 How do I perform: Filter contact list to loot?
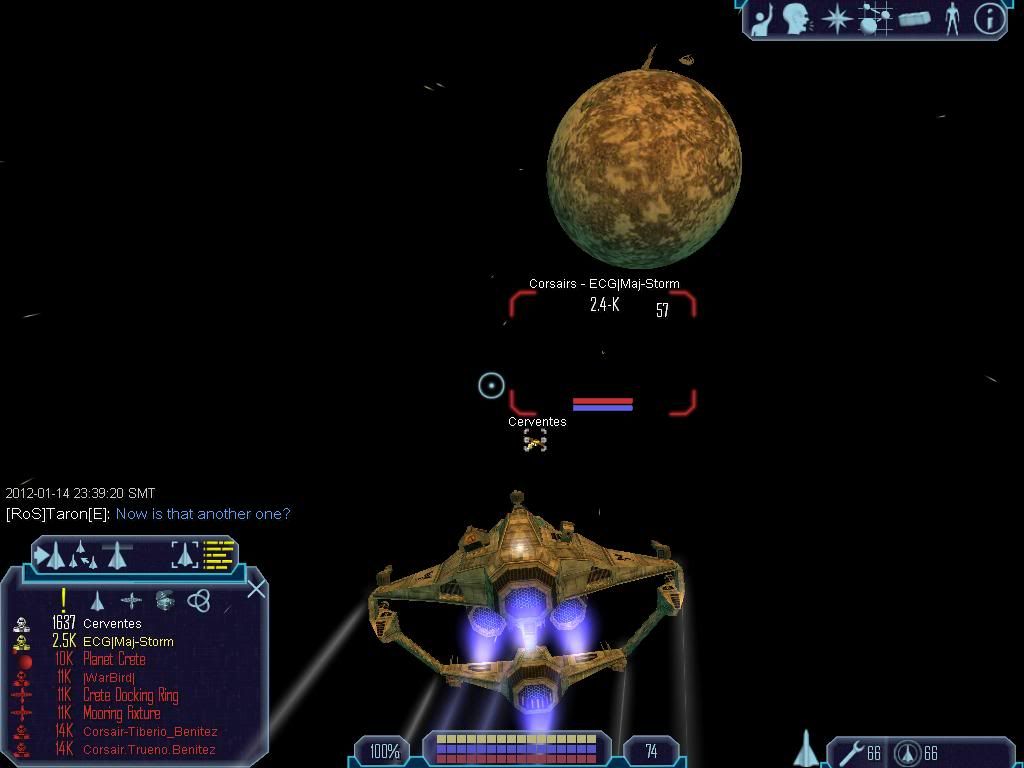tap(165, 601)
